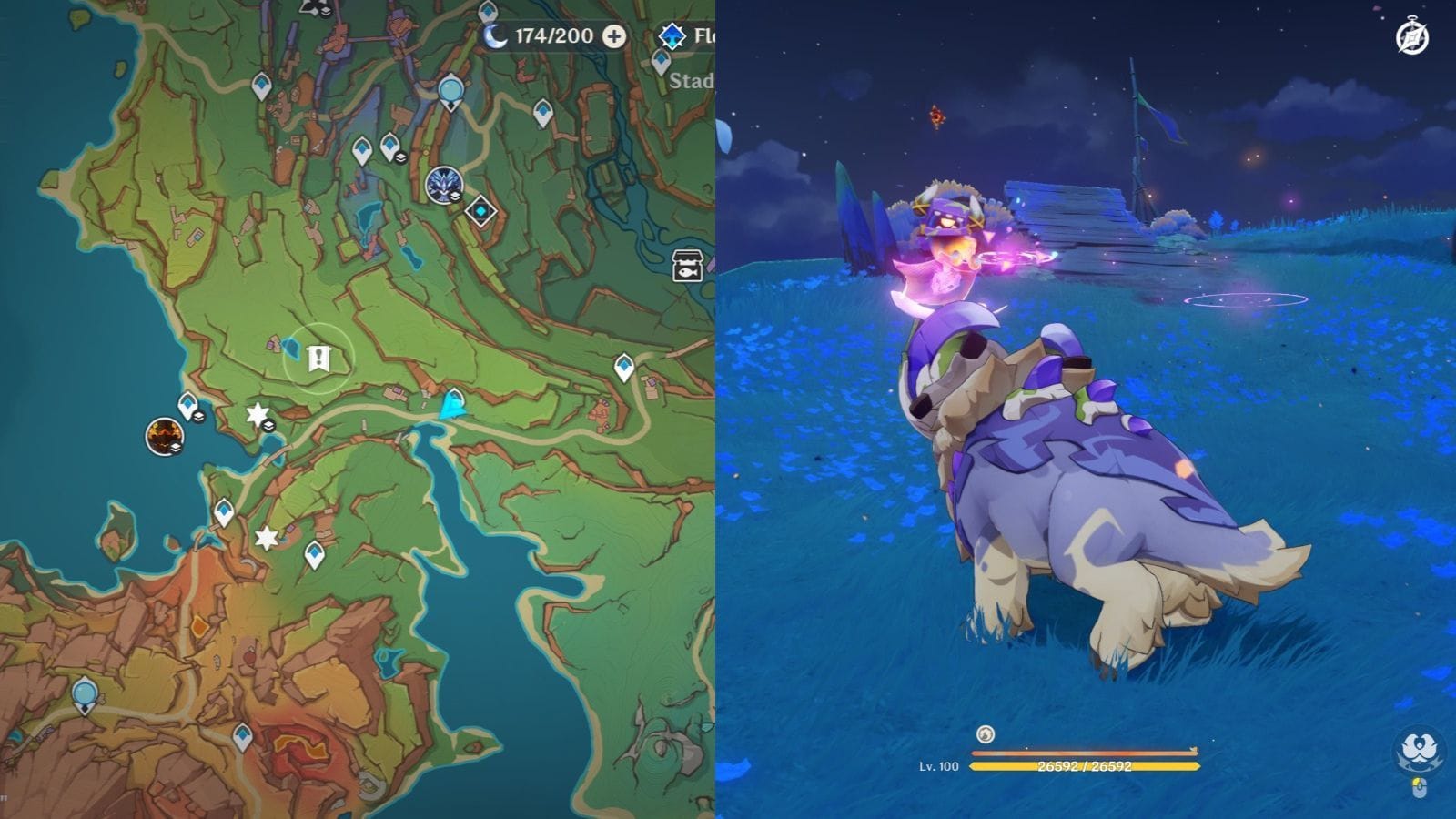Viewport: 1456px width, 819px height.
Task: Click the mouse-button prompt icon bottom right
Action: coord(1420,786)
